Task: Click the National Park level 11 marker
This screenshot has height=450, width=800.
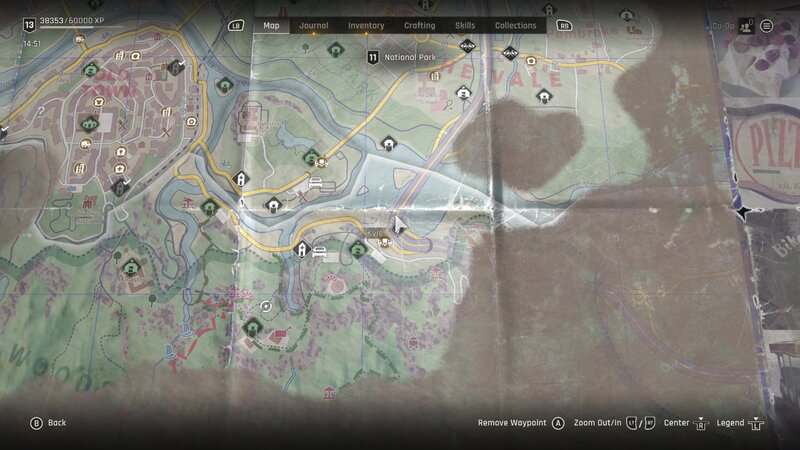Action: click(x=373, y=58)
